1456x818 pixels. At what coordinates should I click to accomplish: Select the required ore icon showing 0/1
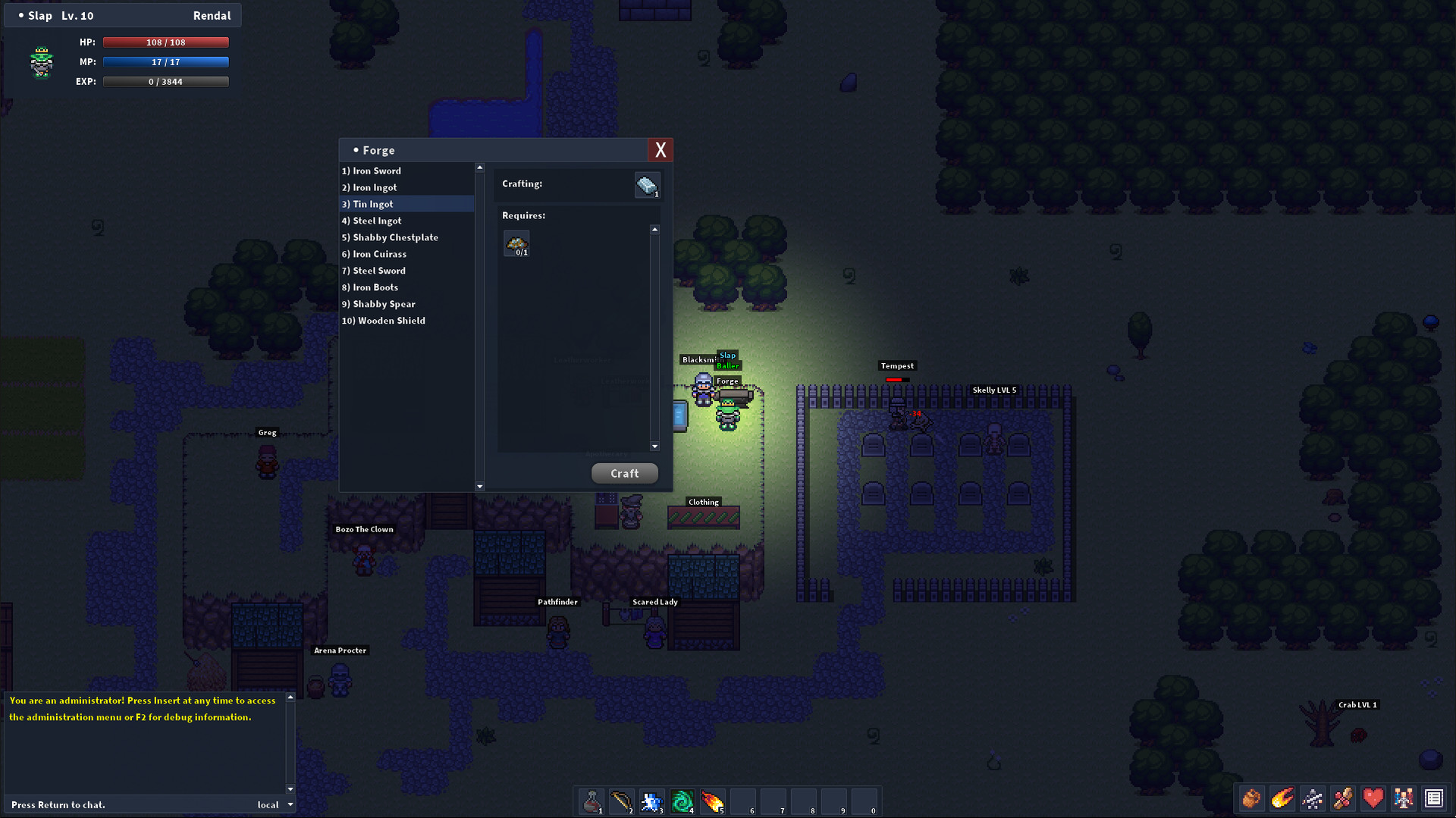coord(516,241)
